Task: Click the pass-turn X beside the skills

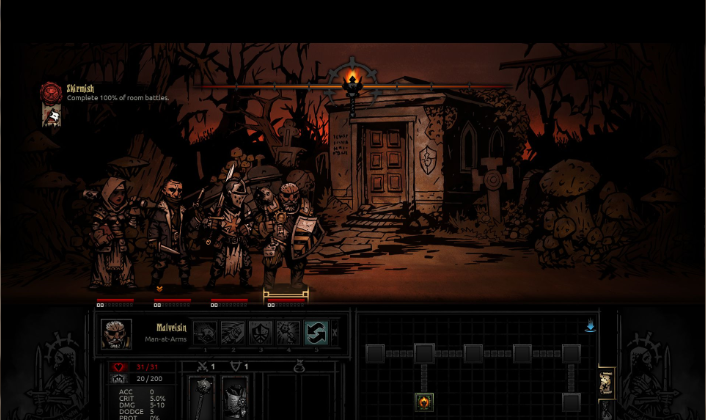Action: tap(336, 333)
